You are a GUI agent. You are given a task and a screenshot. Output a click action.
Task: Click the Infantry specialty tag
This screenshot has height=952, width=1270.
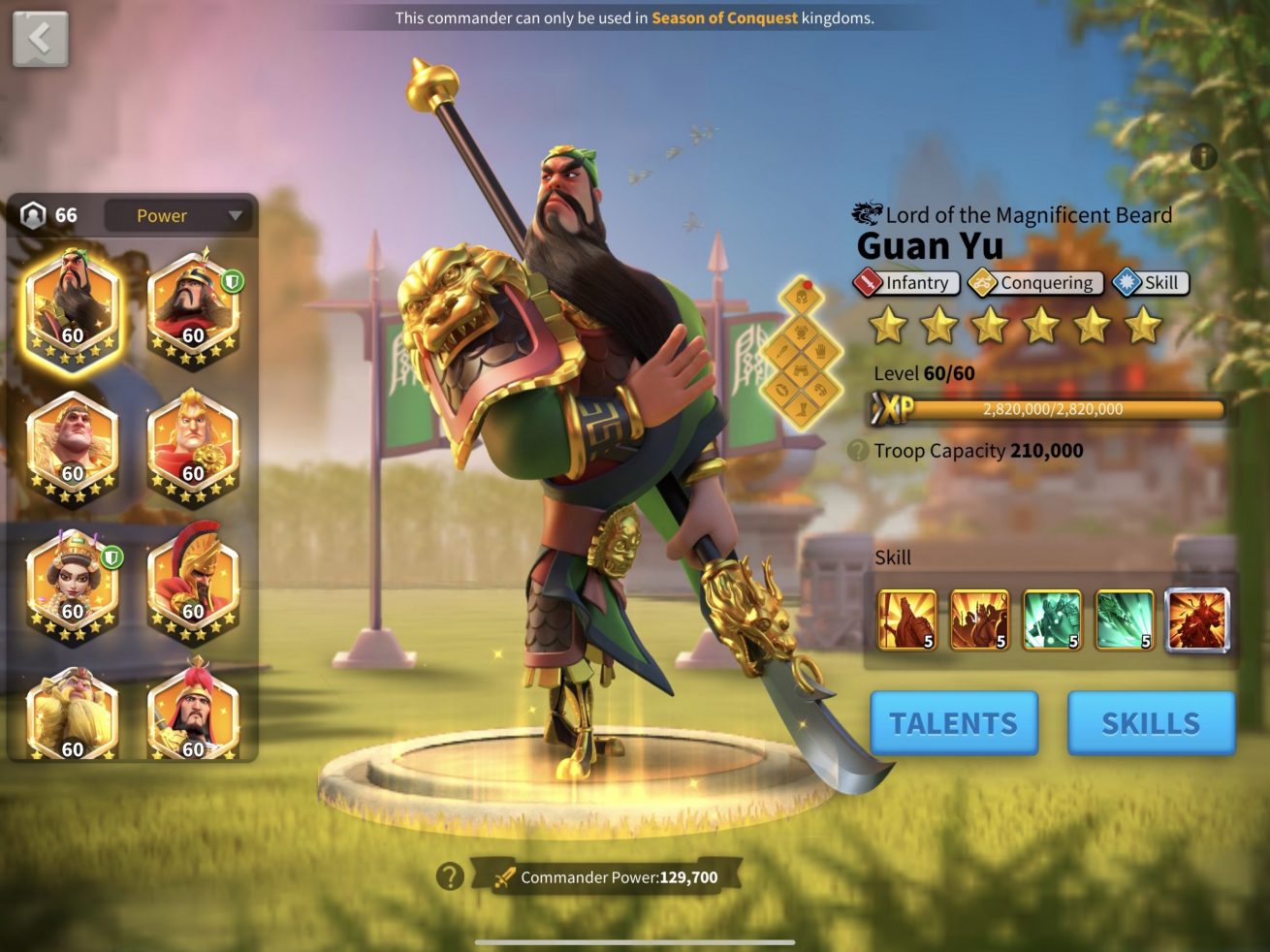pos(906,283)
